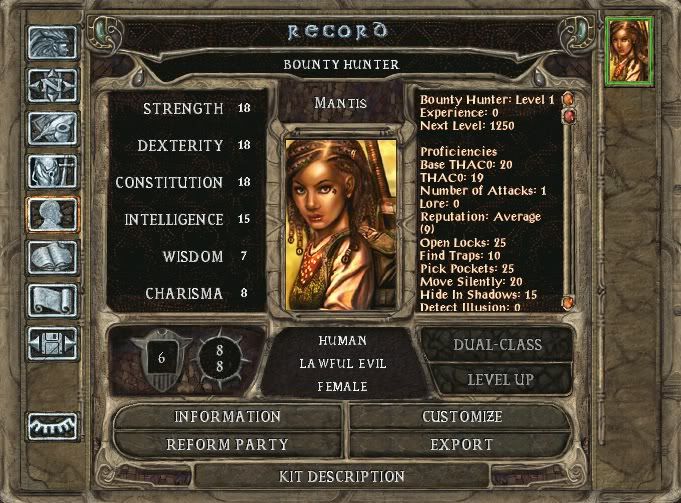Open the area map compass icon
Image resolution: width=681 pixels, height=503 pixels.
click(53, 85)
